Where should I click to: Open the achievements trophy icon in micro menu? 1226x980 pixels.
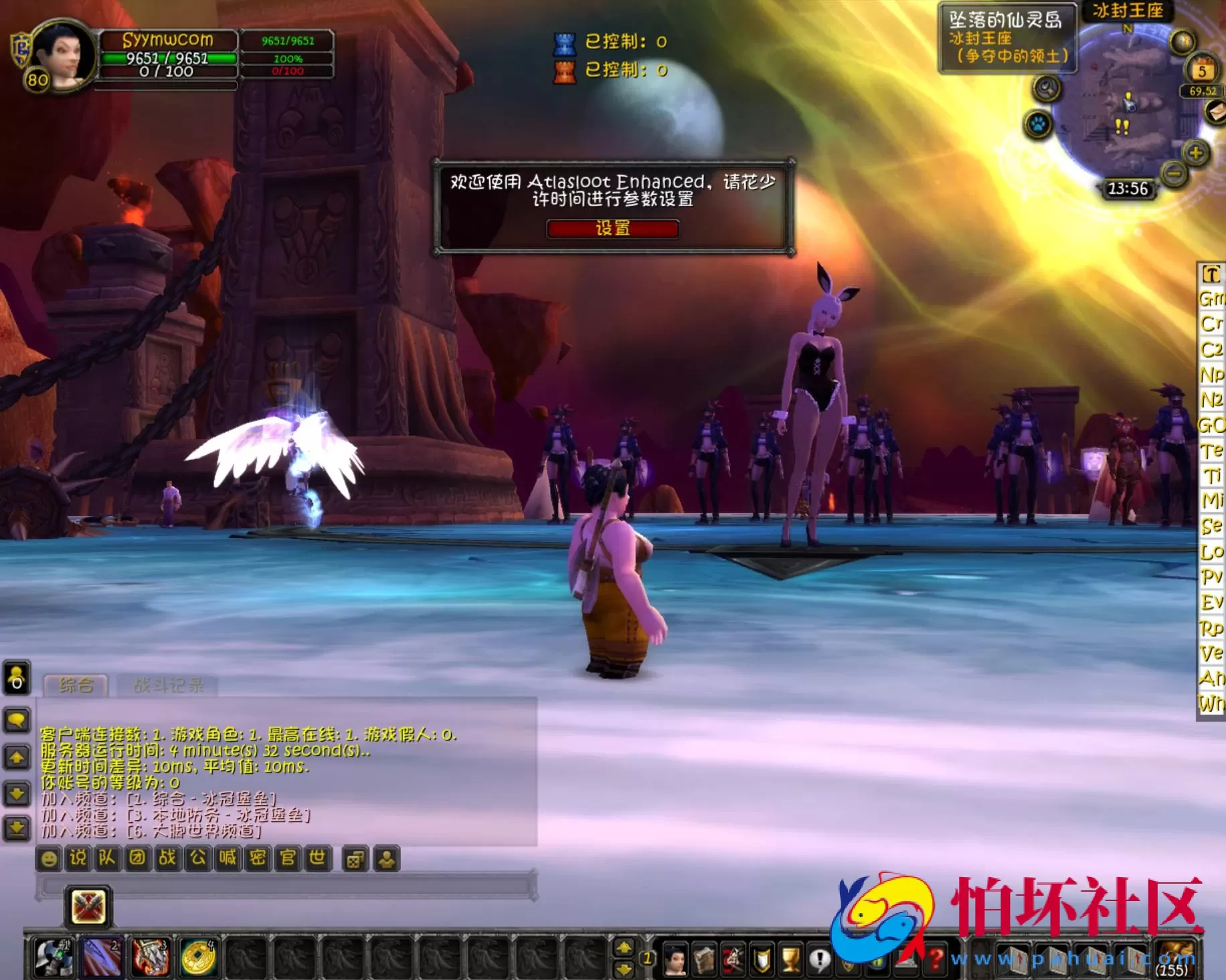(792, 958)
